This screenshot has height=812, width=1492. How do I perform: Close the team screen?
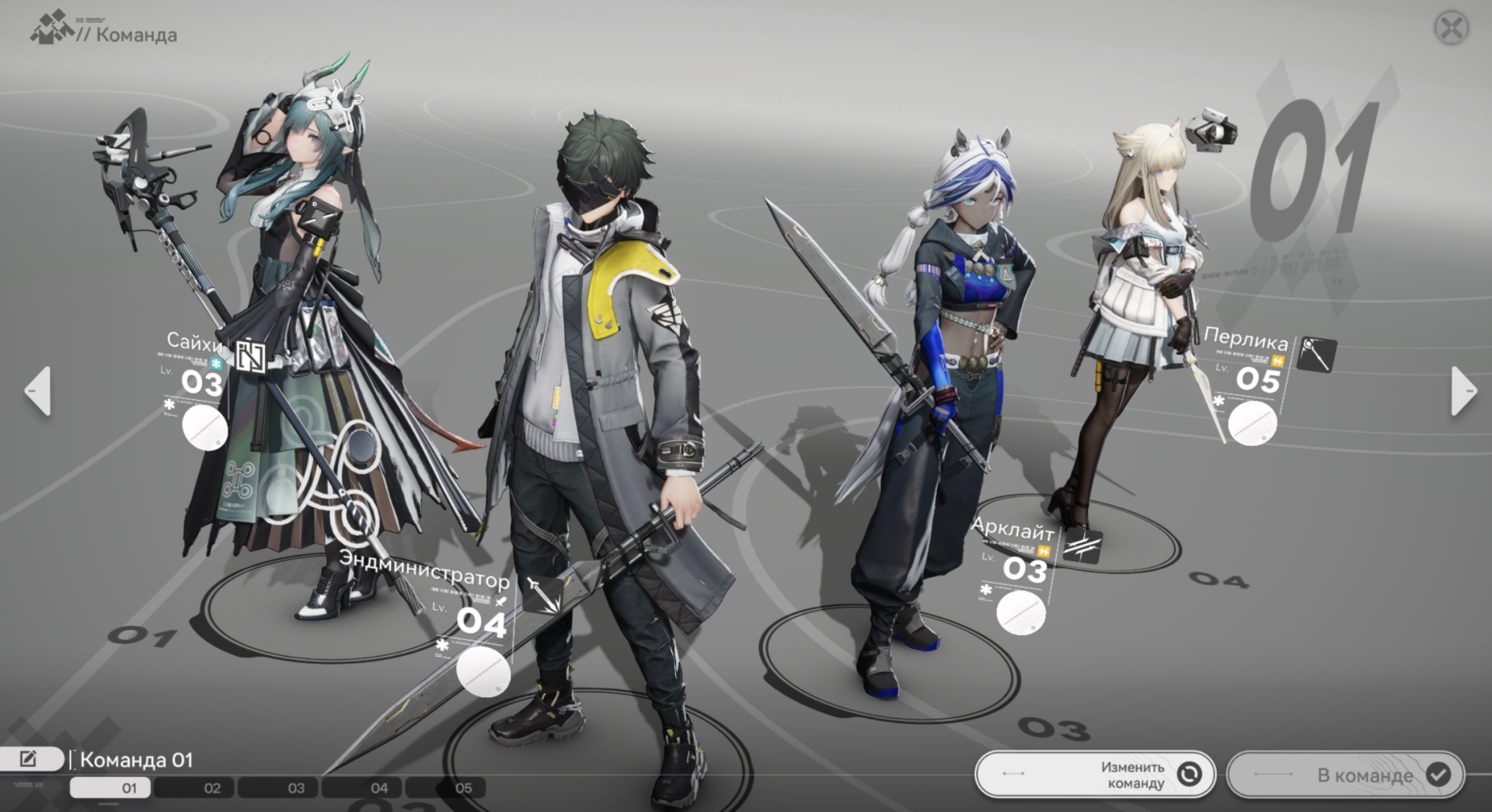click(x=1450, y=29)
